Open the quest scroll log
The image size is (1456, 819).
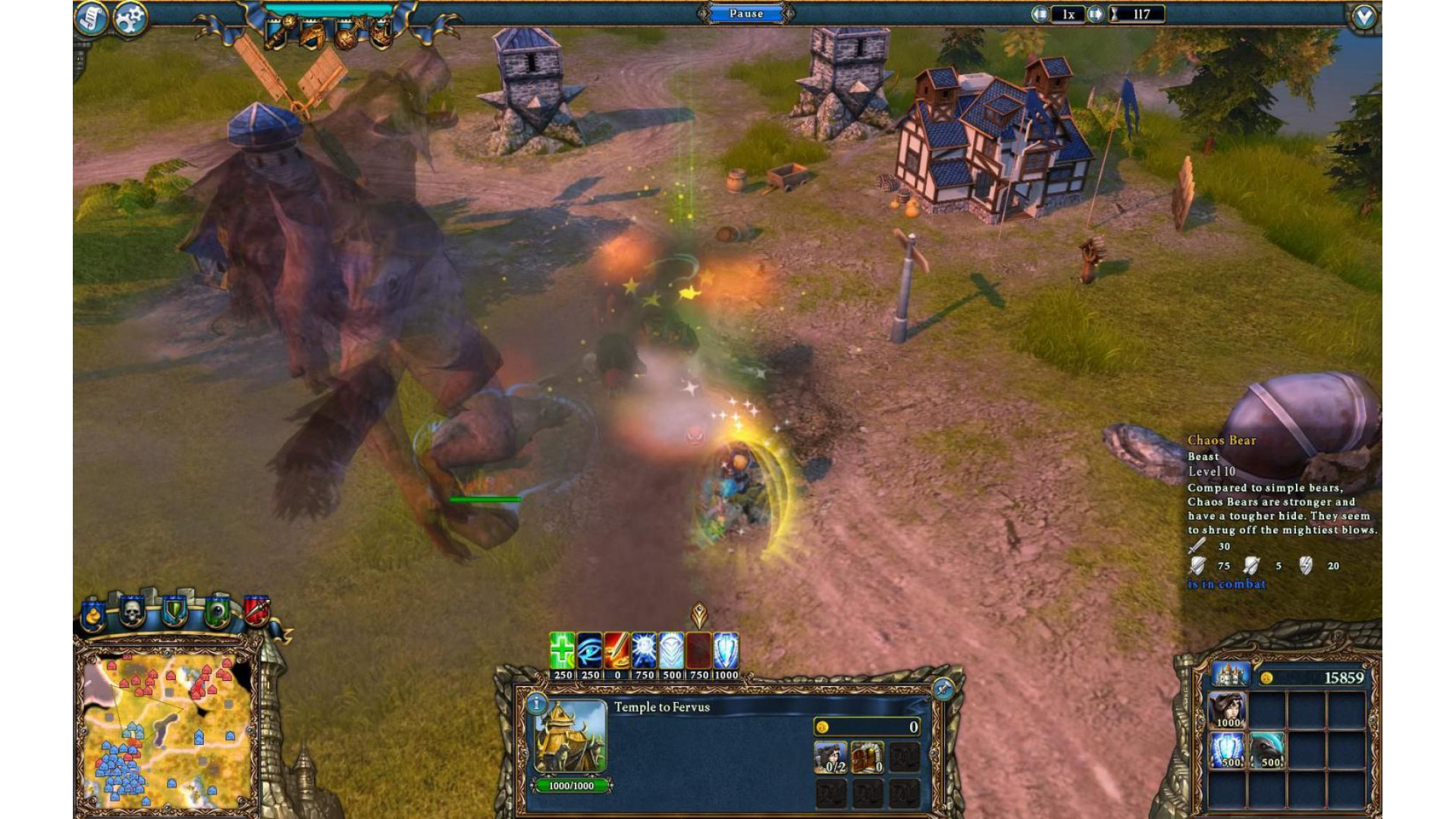click(x=92, y=18)
